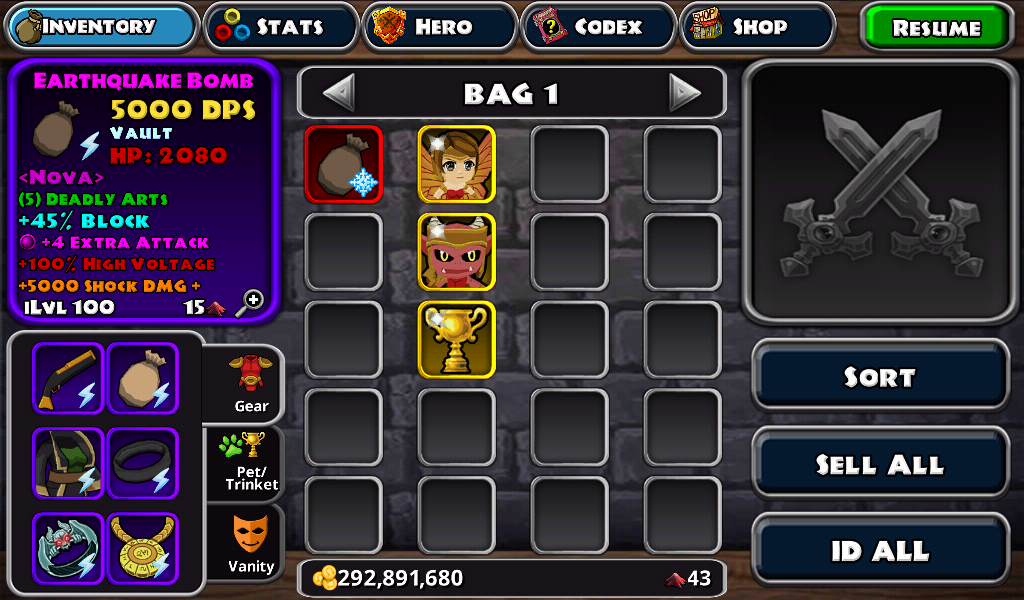Go to the next bag with right arrow

[x=685, y=93]
